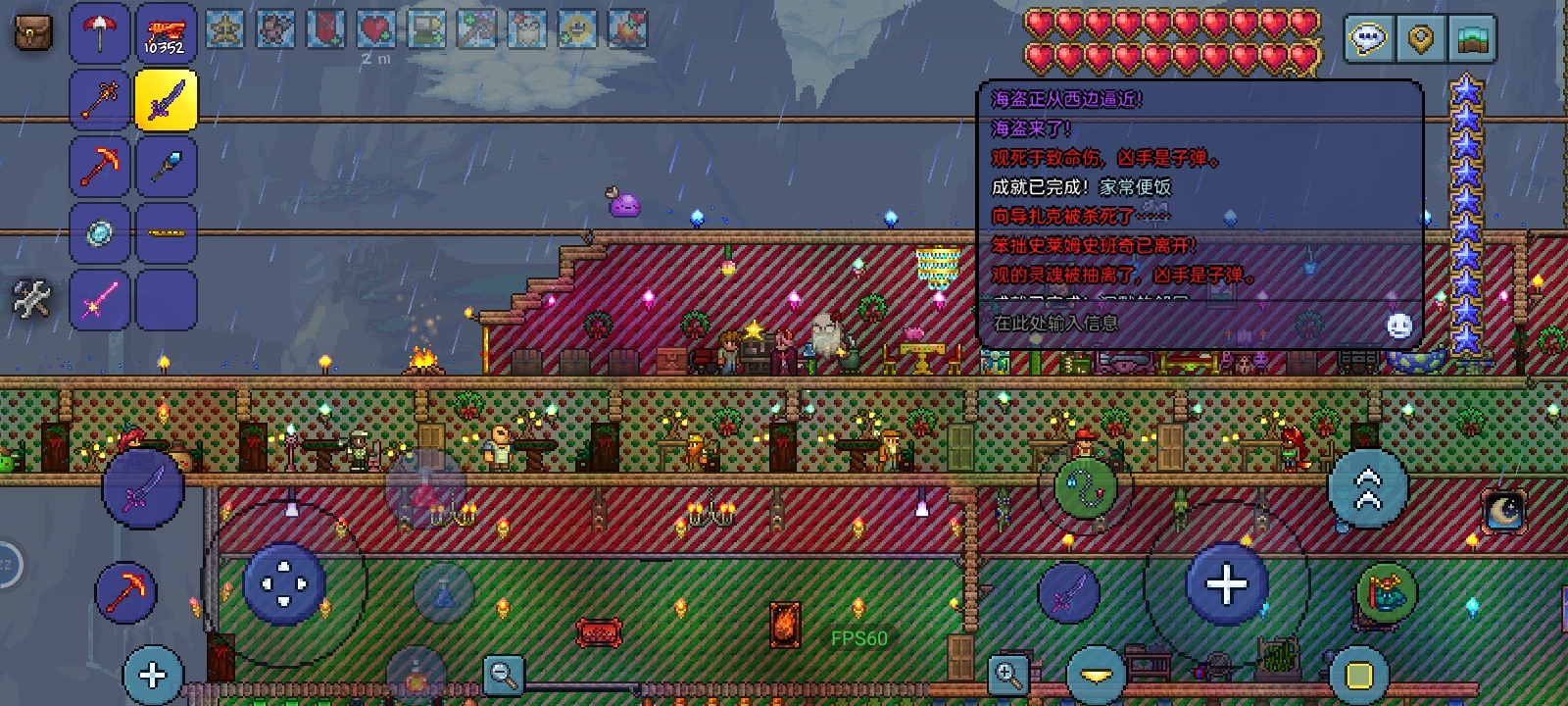Screen dimensions: 1568x706
Task: Cancel the campfire buff icon
Action: pyautogui.click(x=626, y=29)
